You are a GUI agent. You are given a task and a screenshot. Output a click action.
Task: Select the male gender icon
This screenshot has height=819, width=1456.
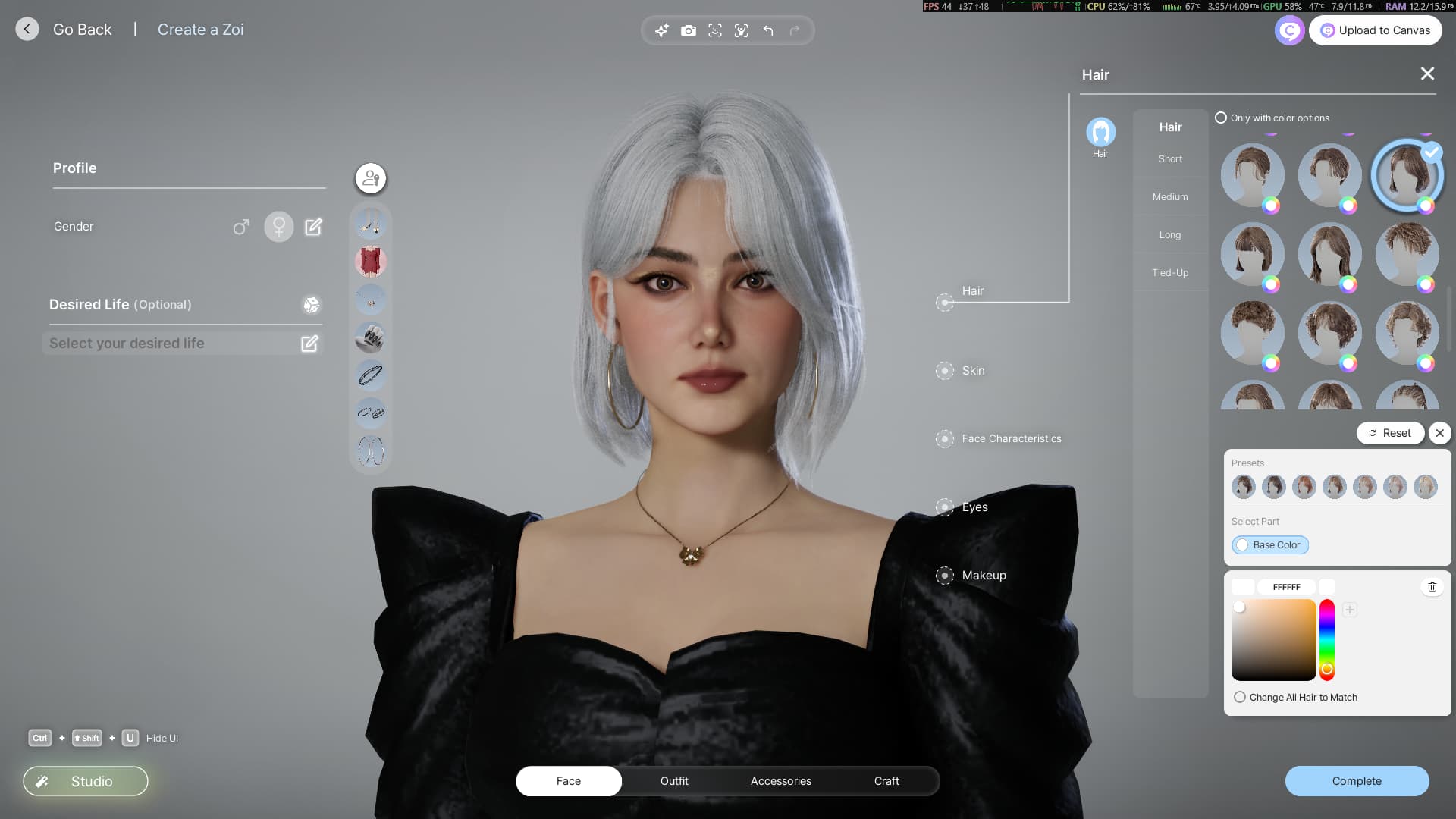[240, 227]
